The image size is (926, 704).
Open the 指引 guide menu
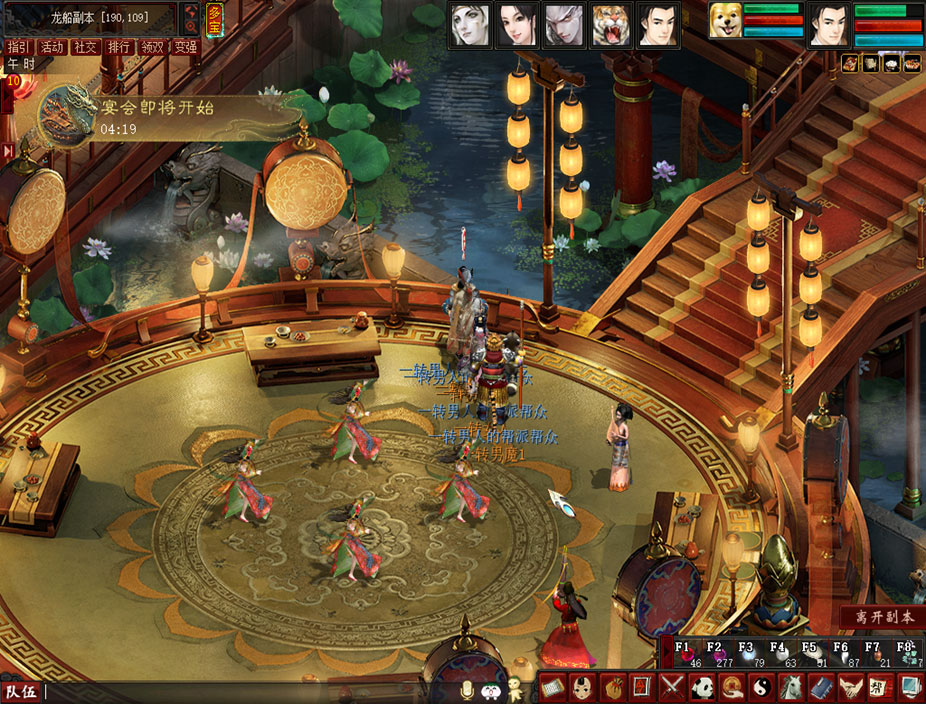pos(17,47)
